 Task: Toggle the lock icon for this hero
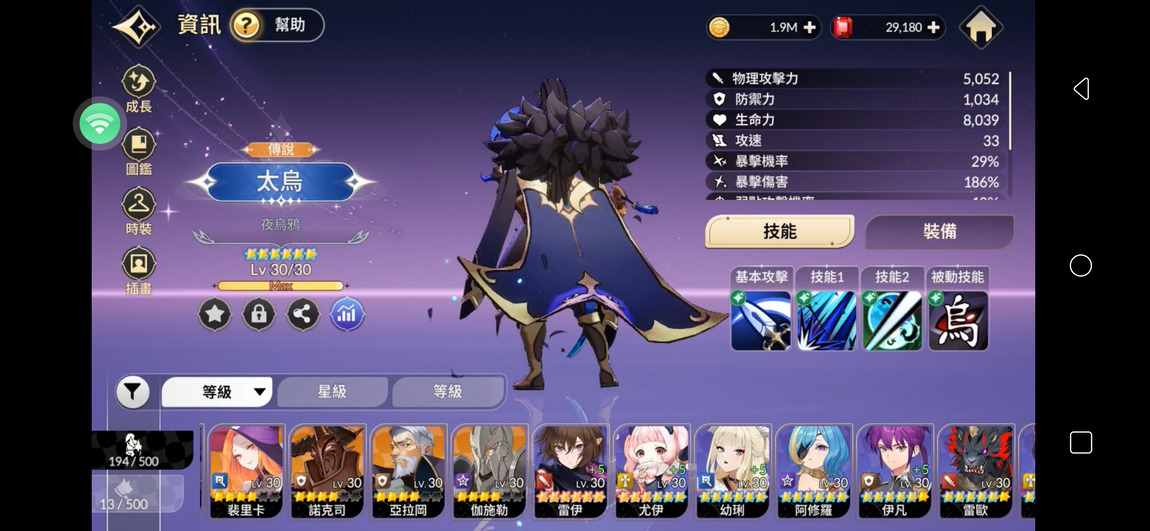(258, 315)
